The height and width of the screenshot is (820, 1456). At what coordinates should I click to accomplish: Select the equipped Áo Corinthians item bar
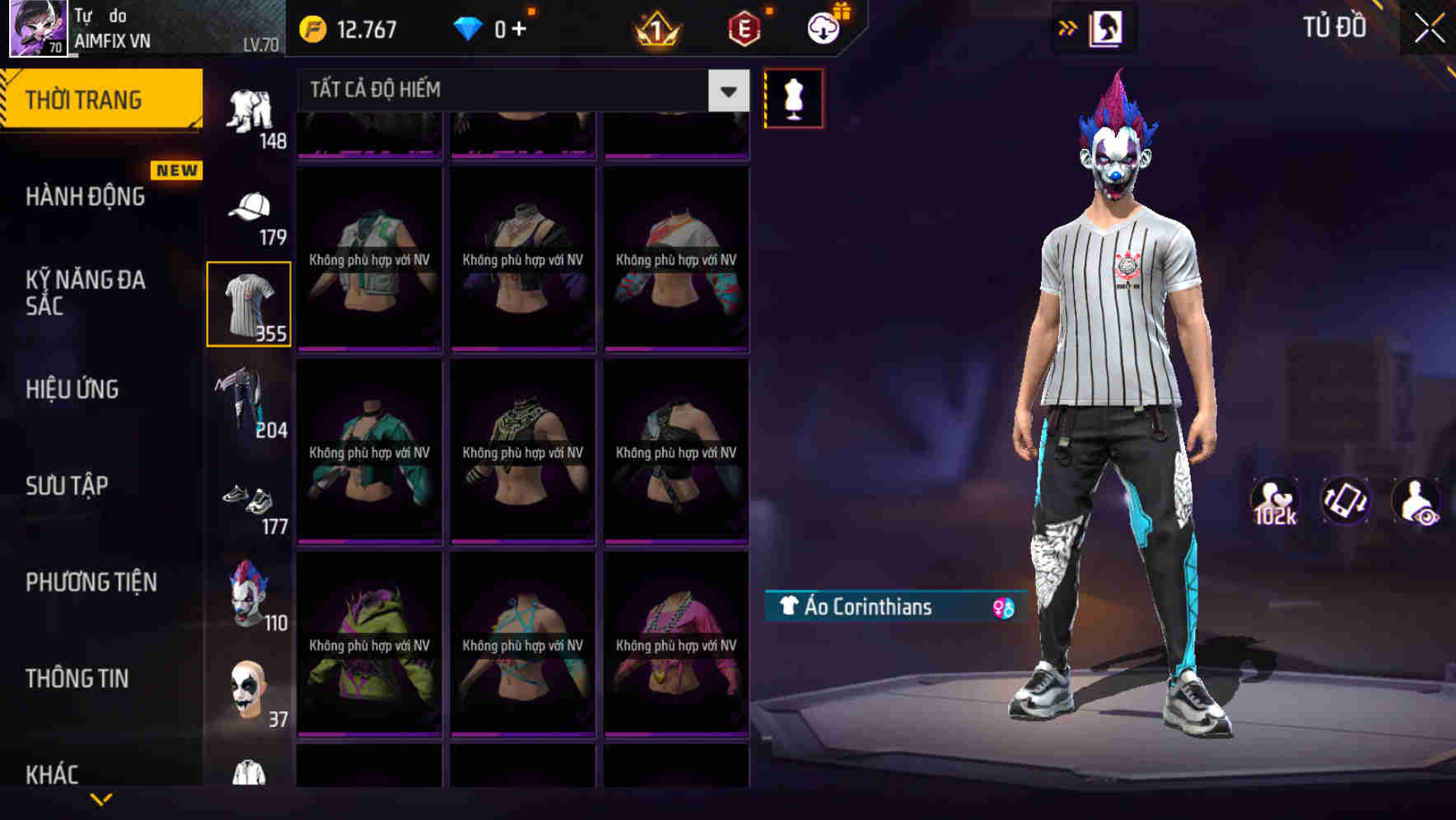[873, 608]
